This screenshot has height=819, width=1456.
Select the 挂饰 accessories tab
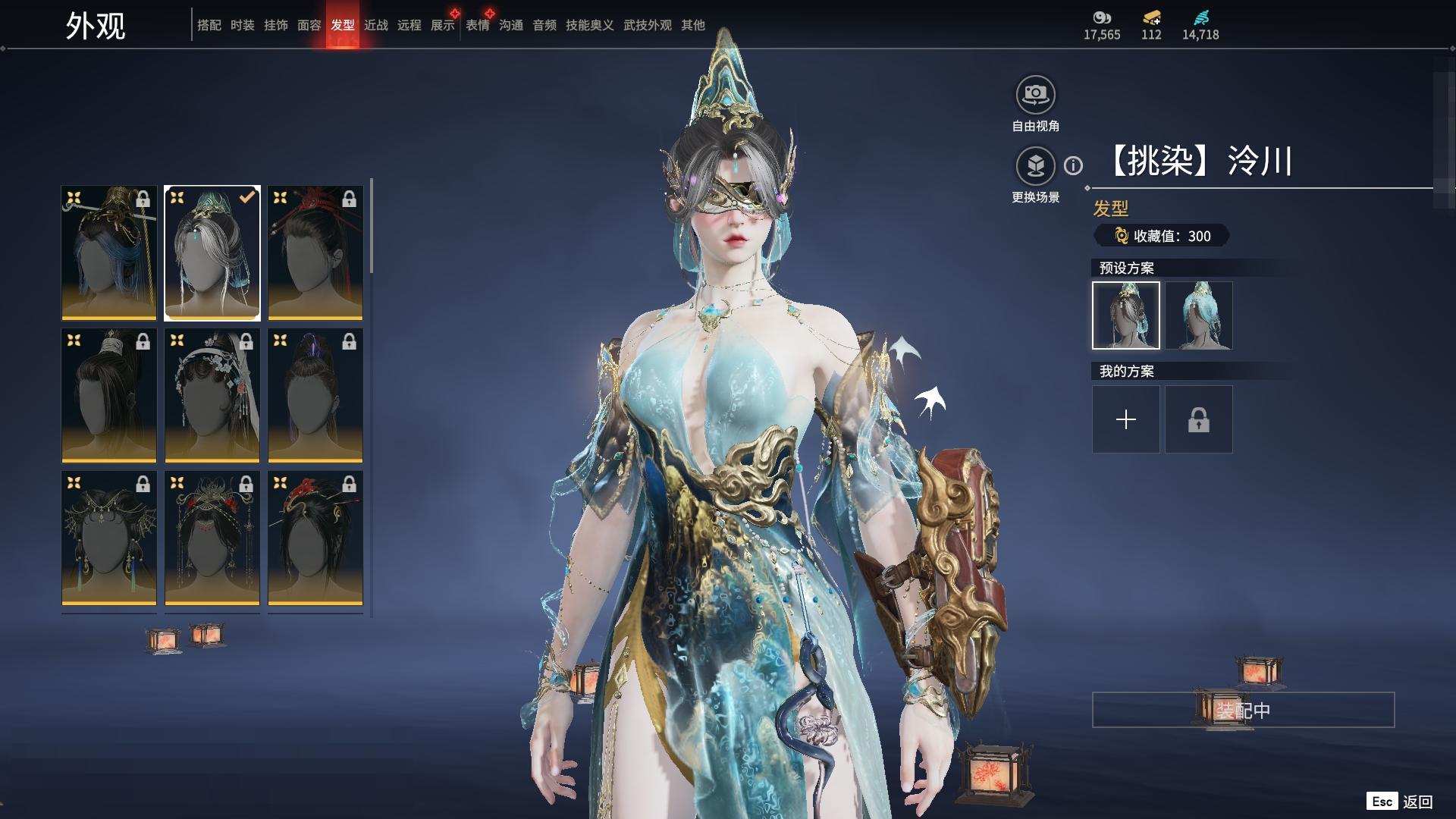[275, 25]
